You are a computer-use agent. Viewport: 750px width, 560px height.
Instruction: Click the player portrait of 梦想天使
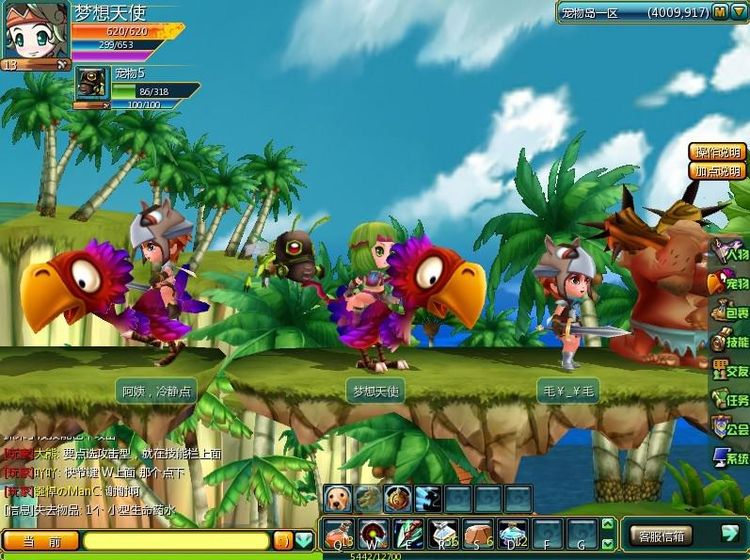(x=35, y=32)
